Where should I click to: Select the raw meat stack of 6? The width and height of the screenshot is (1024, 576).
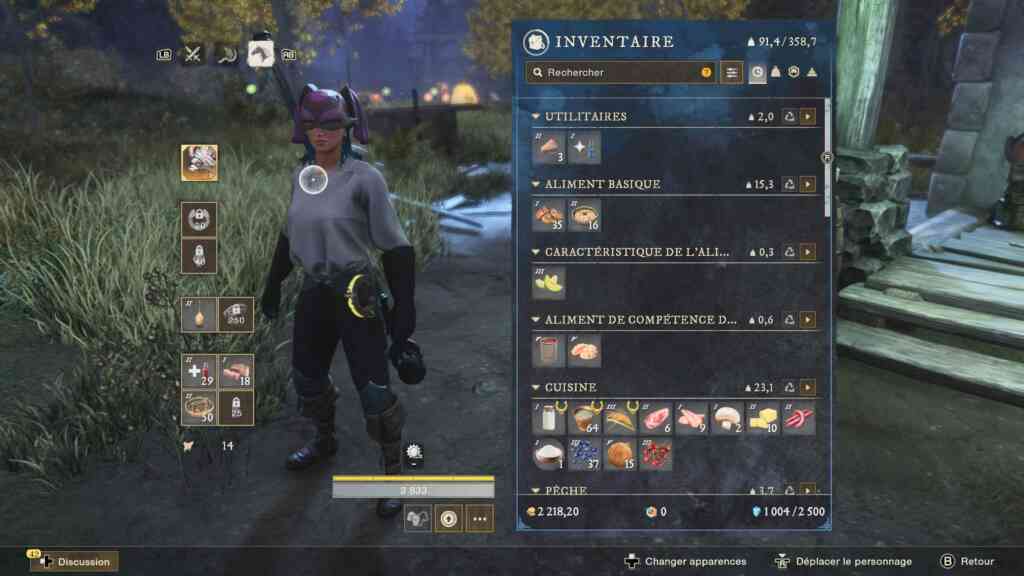[x=656, y=419]
